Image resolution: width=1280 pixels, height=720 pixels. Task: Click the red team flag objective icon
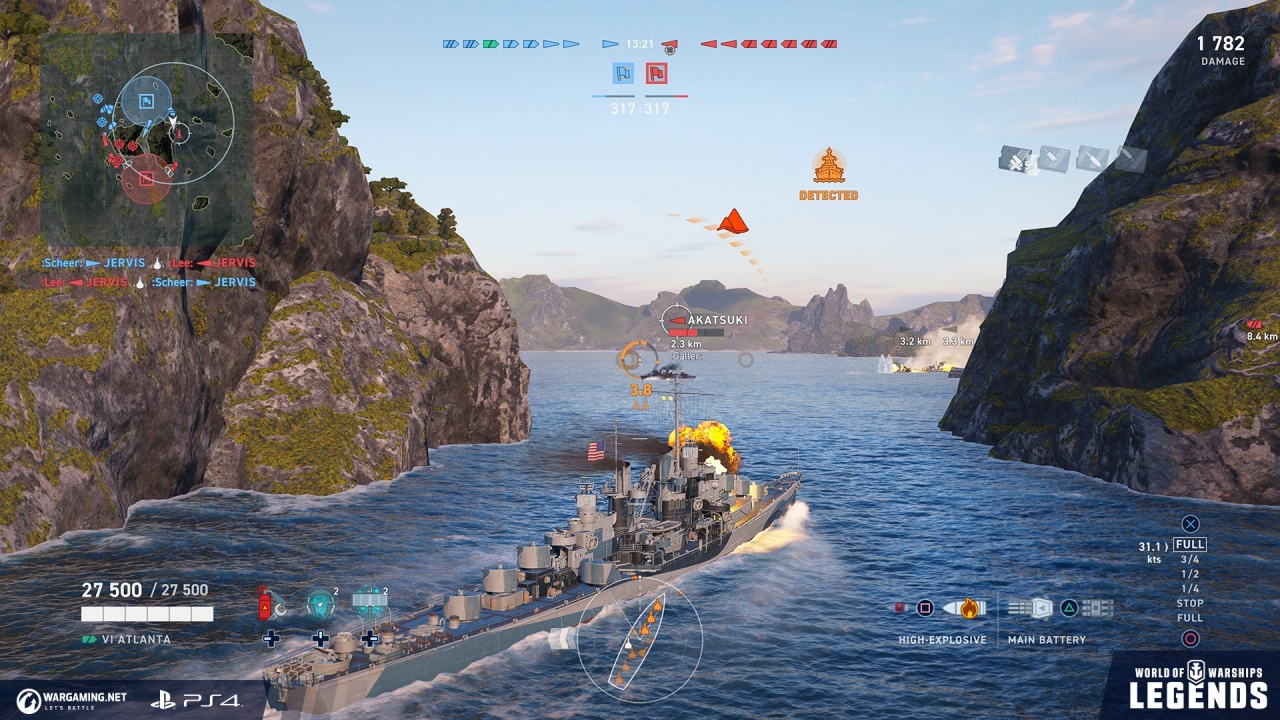[656, 73]
